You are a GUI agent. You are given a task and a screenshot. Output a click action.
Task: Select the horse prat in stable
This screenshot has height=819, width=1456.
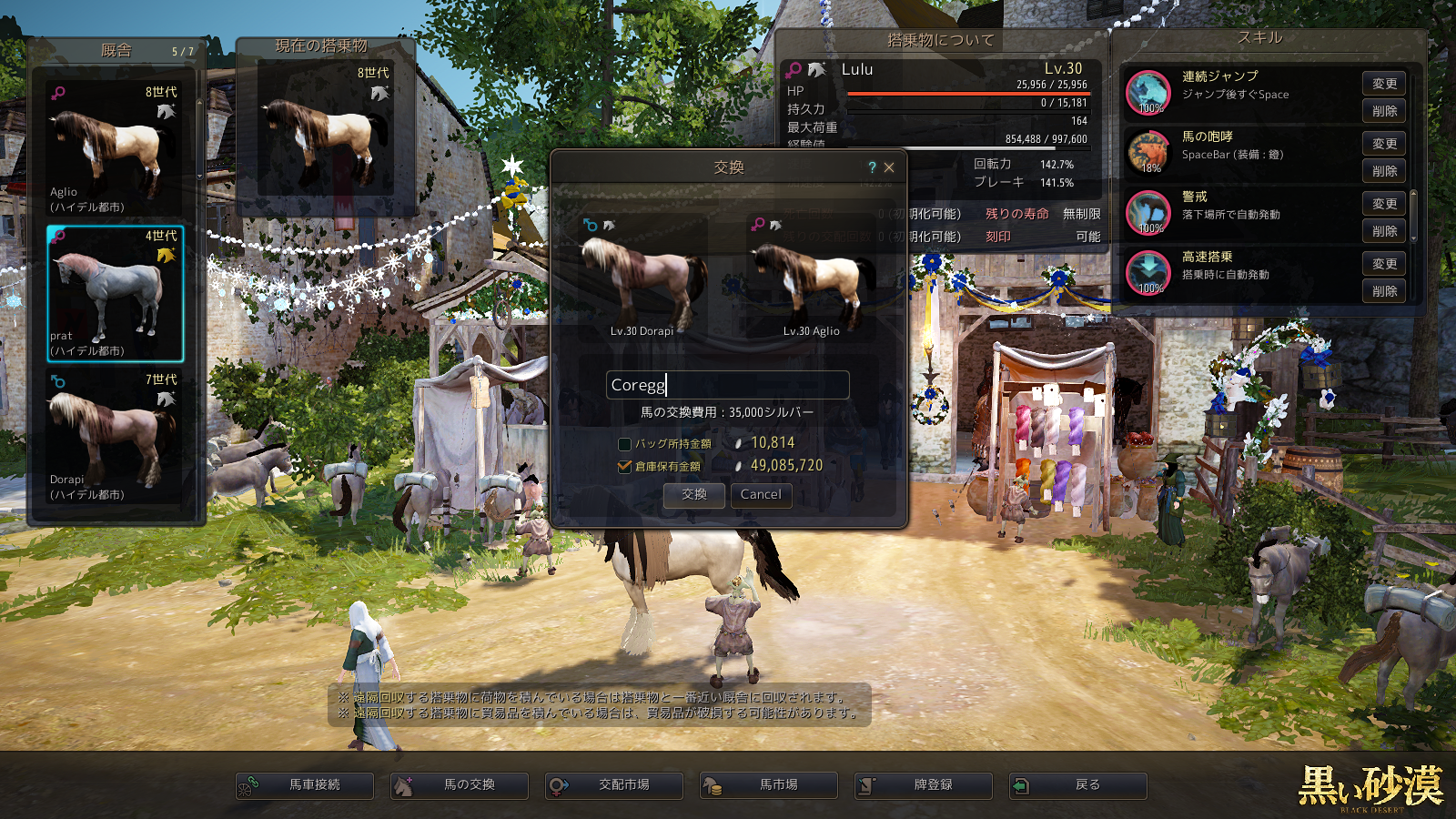click(115, 294)
